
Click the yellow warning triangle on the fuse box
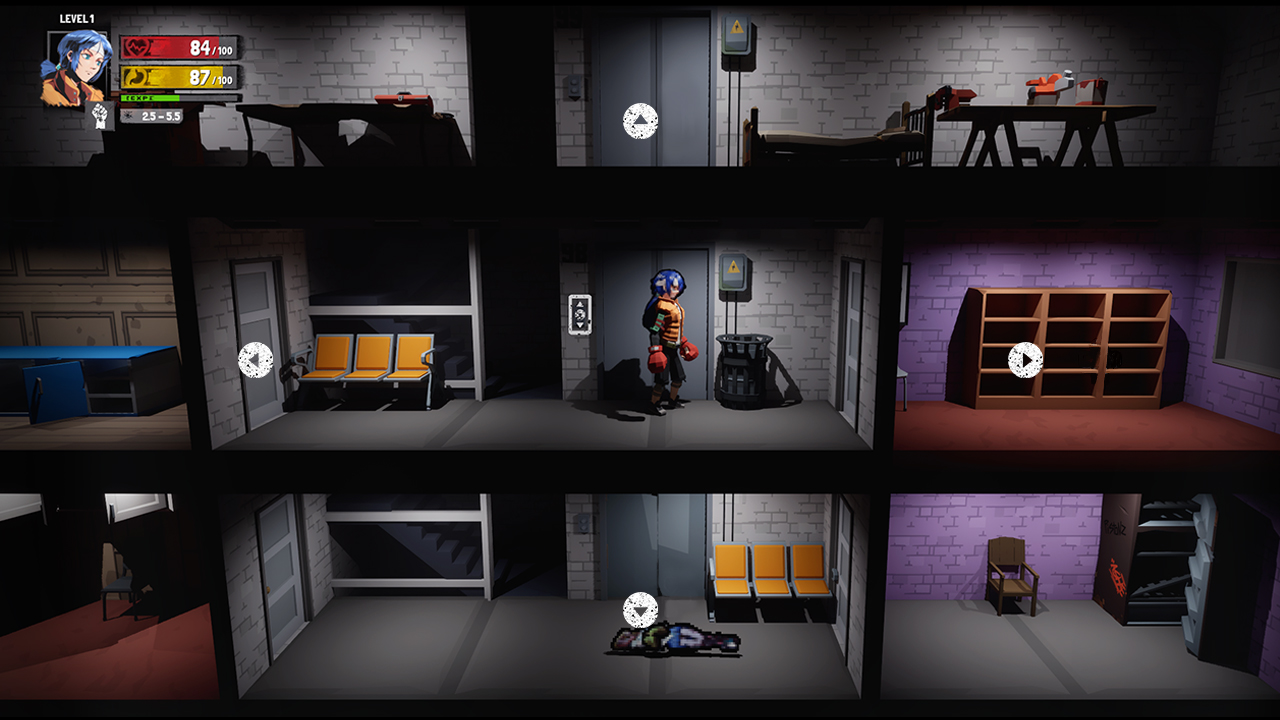pyautogui.click(x=733, y=266)
